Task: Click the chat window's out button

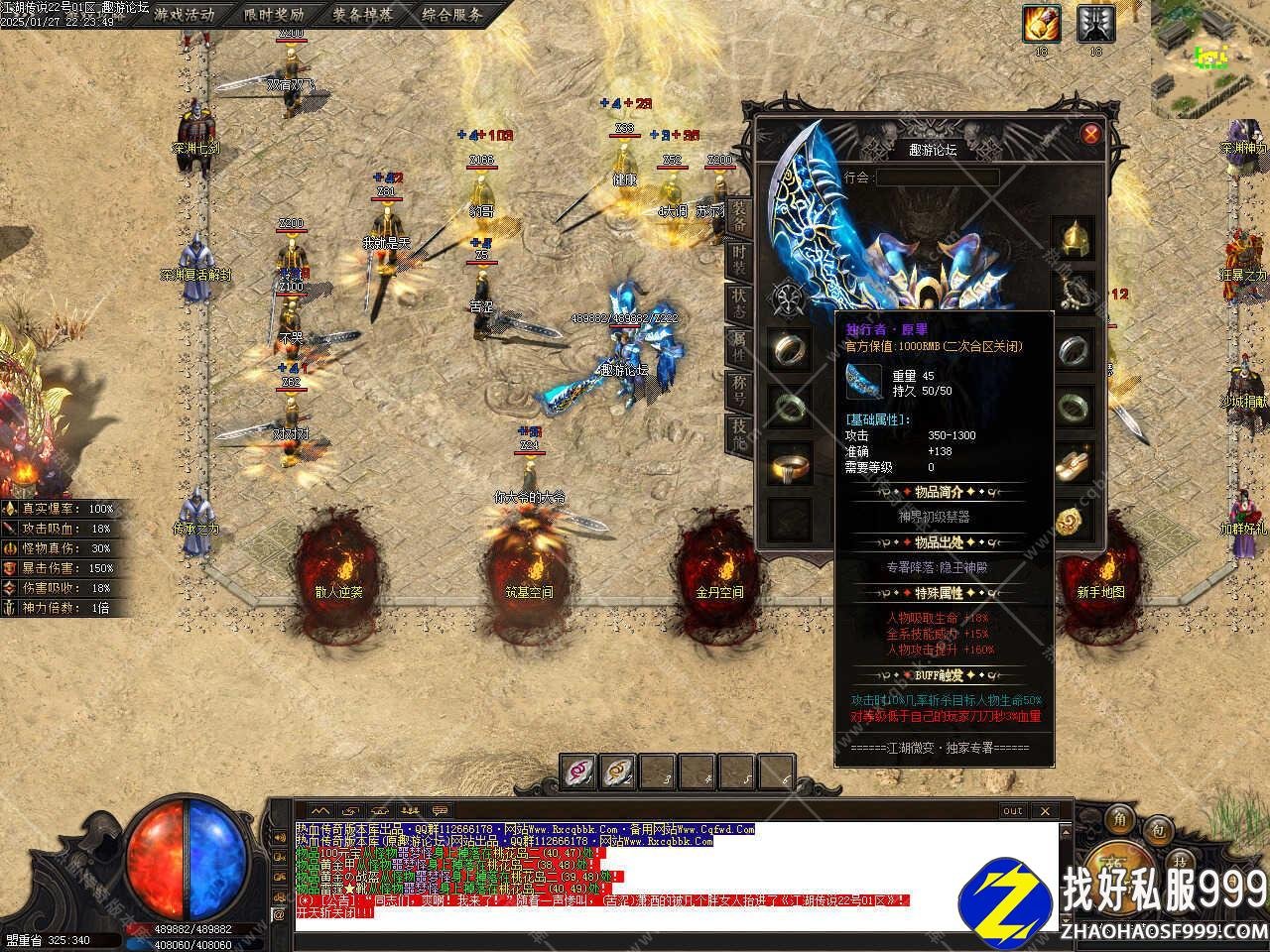Action: [x=1012, y=811]
